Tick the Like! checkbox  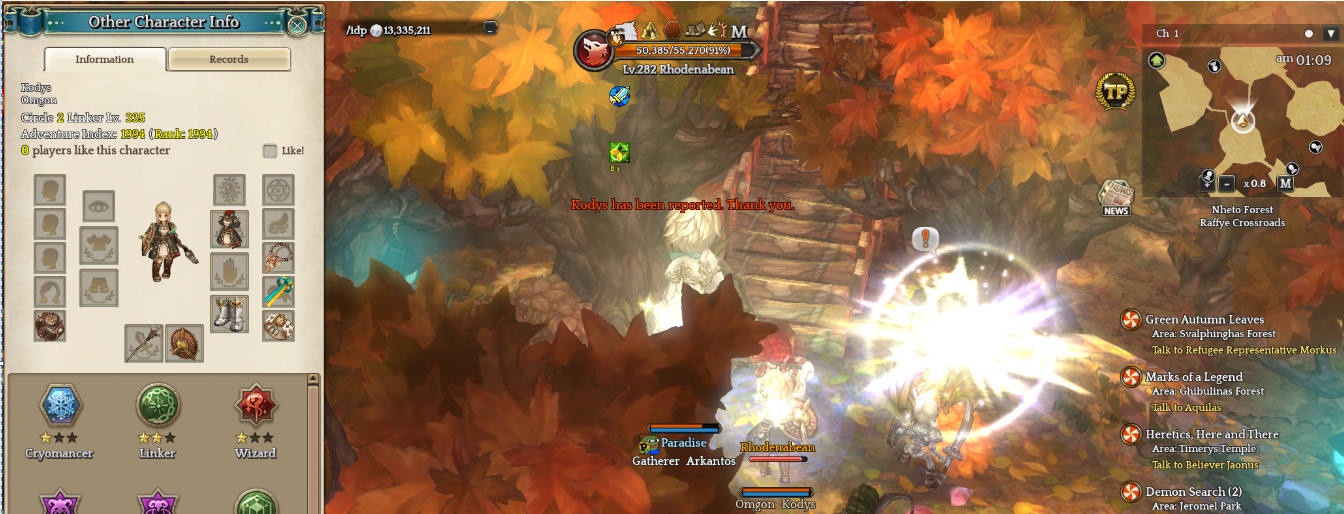pyautogui.click(x=270, y=151)
